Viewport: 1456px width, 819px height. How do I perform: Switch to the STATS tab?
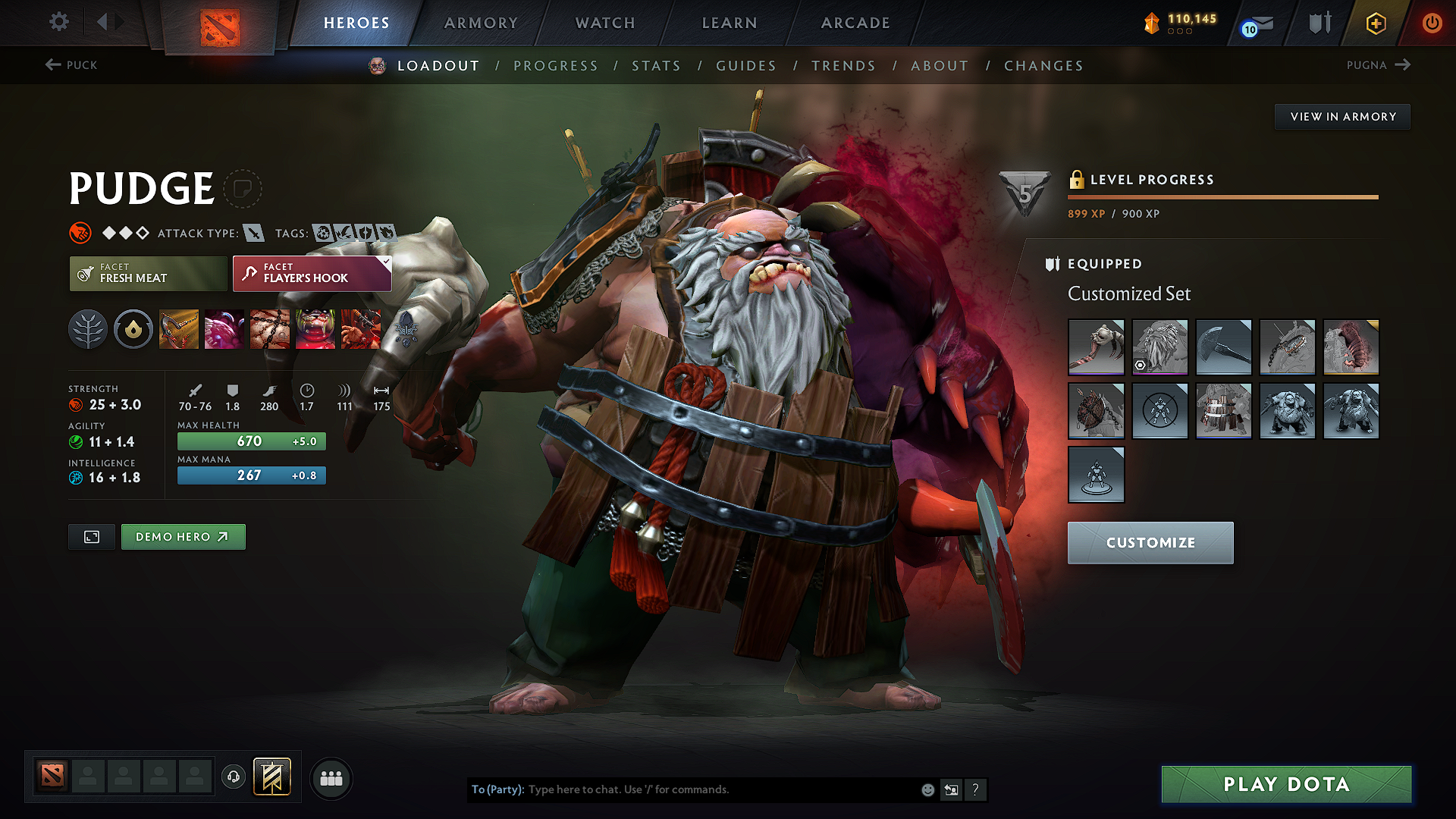pos(656,66)
